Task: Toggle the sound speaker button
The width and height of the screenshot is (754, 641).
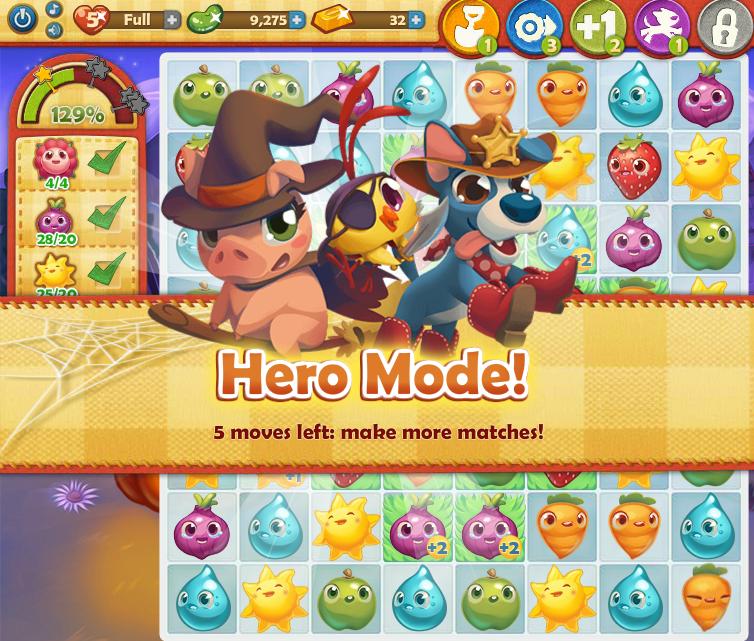Action: [53, 30]
